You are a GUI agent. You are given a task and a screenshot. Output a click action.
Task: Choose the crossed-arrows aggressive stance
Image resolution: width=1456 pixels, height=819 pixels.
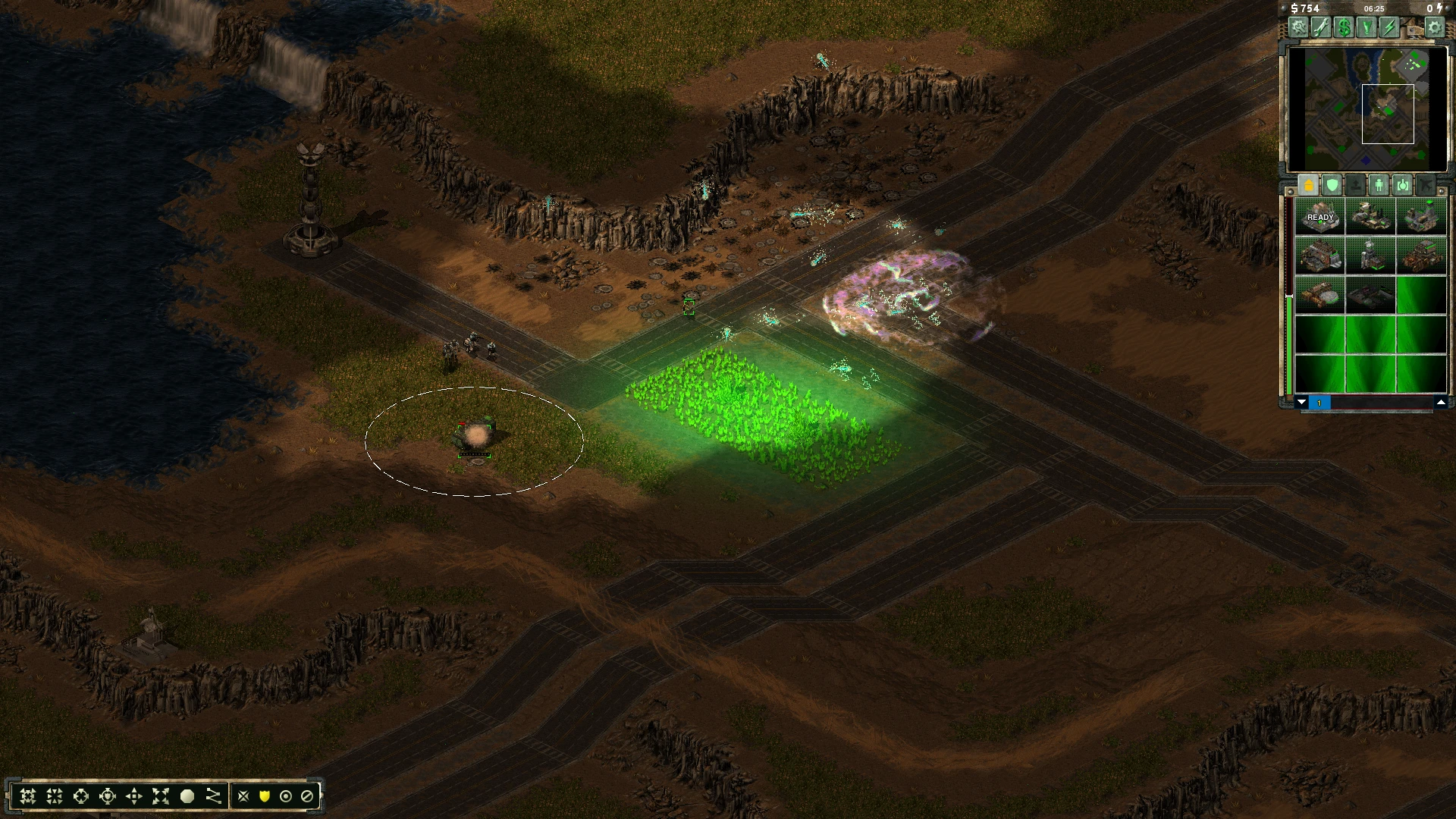click(x=243, y=796)
